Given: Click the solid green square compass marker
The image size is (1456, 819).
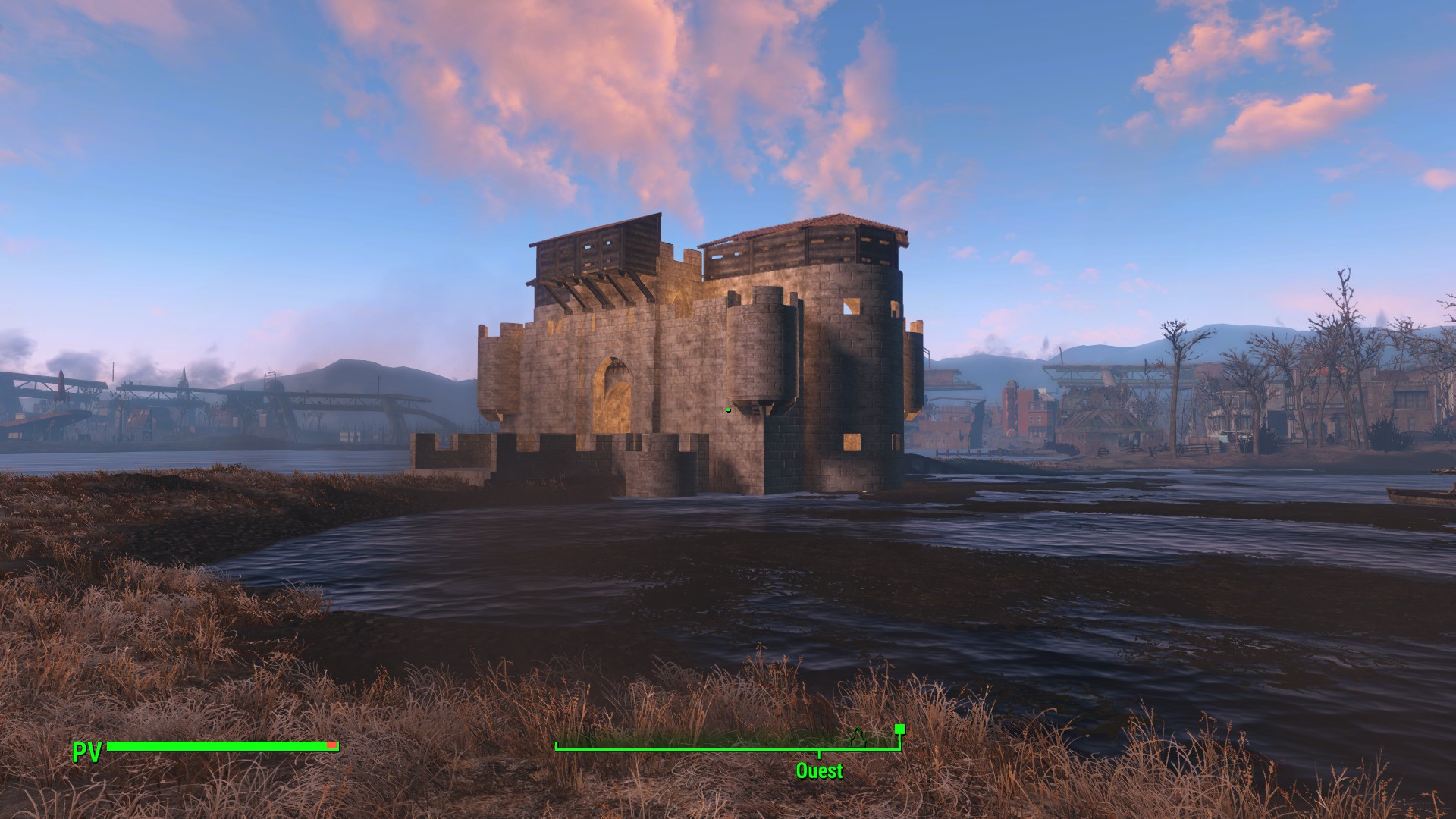Looking at the screenshot, I should tap(899, 730).
